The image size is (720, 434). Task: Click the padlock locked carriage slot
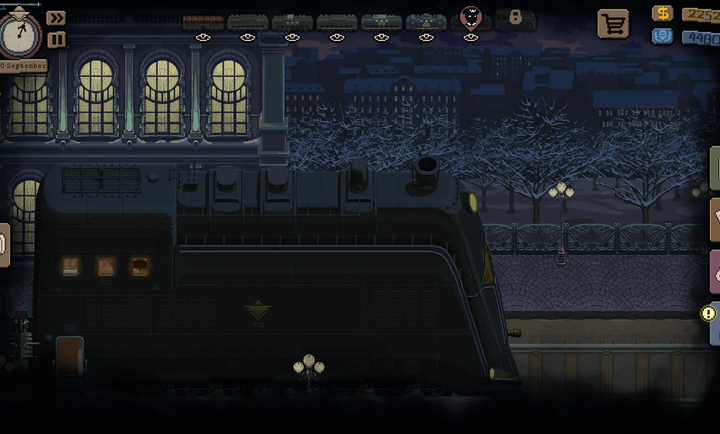click(x=515, y=18)
